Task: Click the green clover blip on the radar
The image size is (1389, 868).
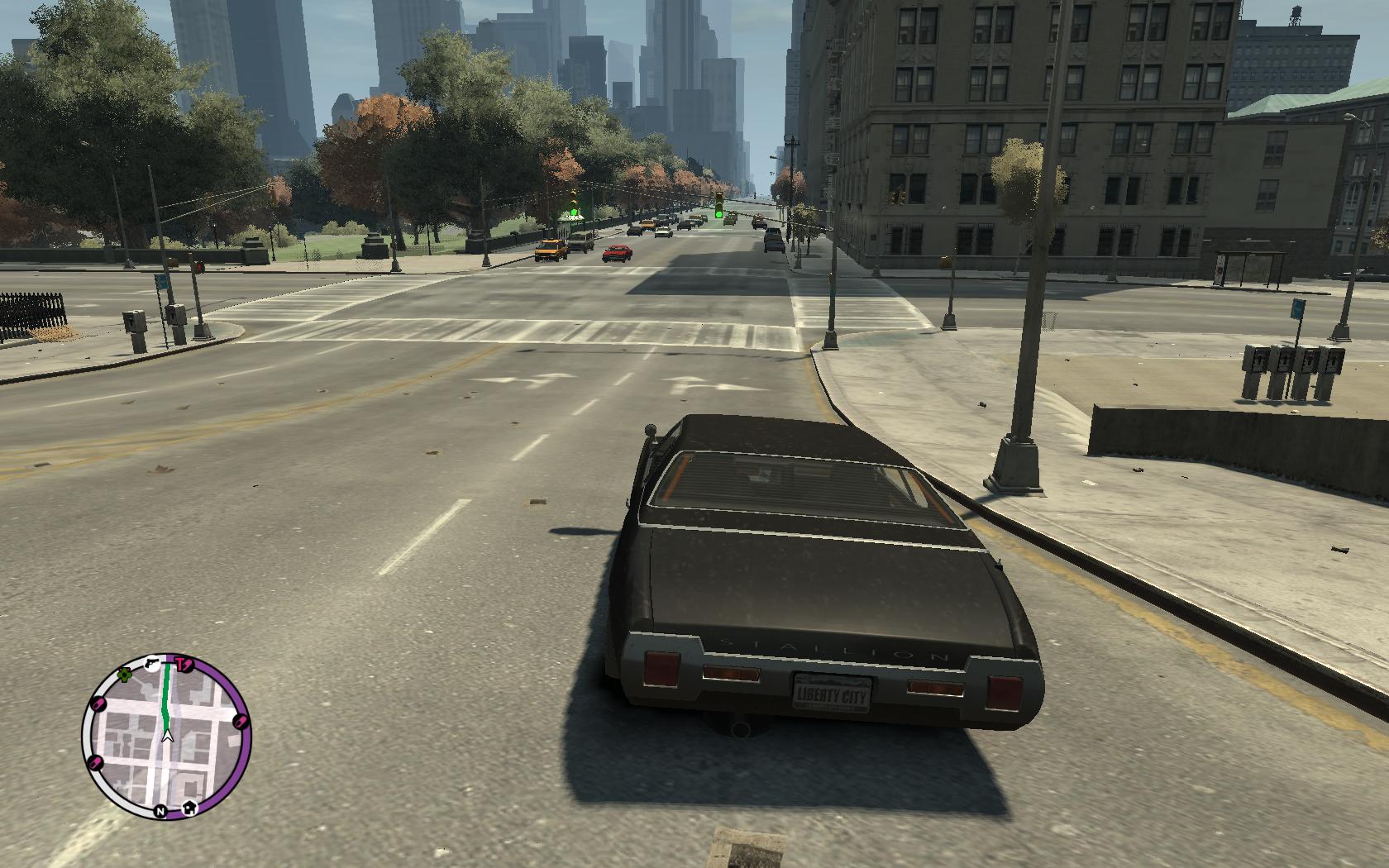Action: click(125, 675)
